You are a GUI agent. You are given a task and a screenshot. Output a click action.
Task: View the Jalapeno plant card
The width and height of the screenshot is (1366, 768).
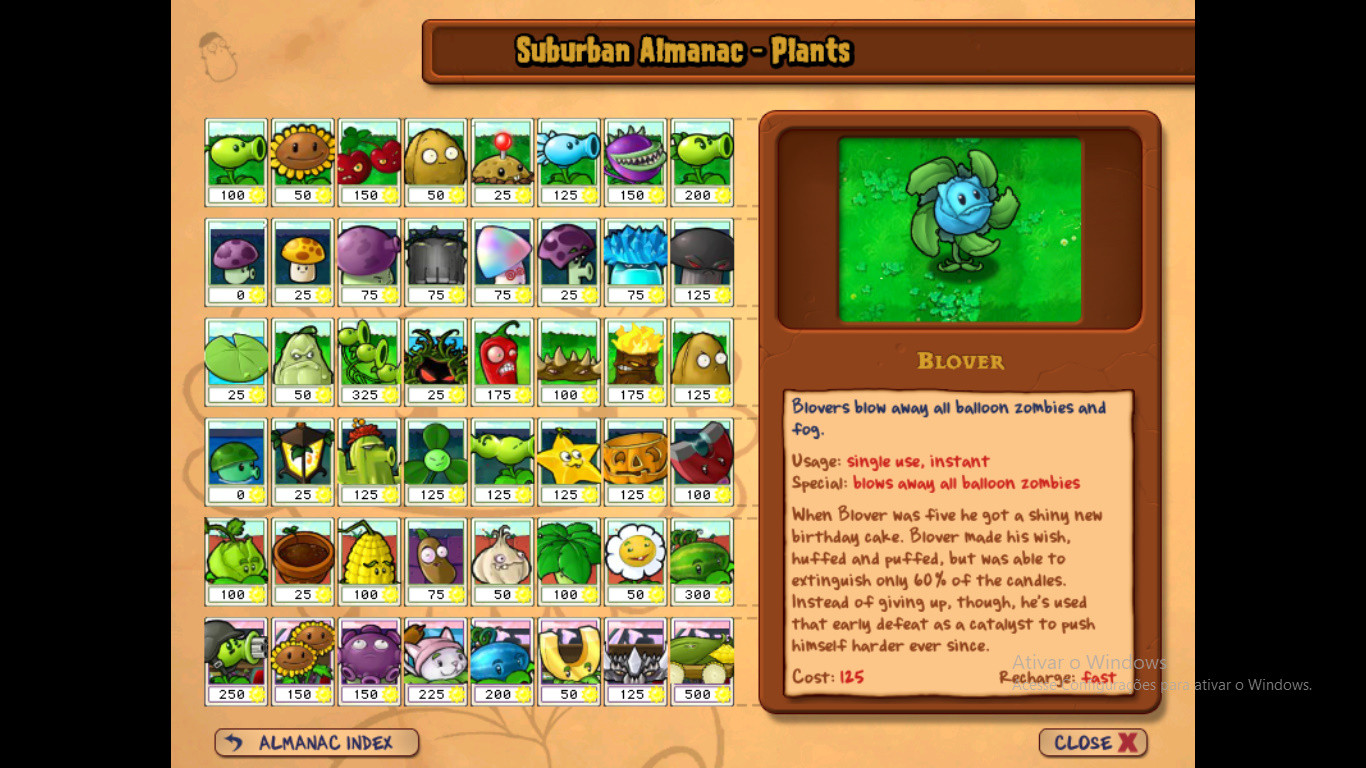tap(502, 360)
